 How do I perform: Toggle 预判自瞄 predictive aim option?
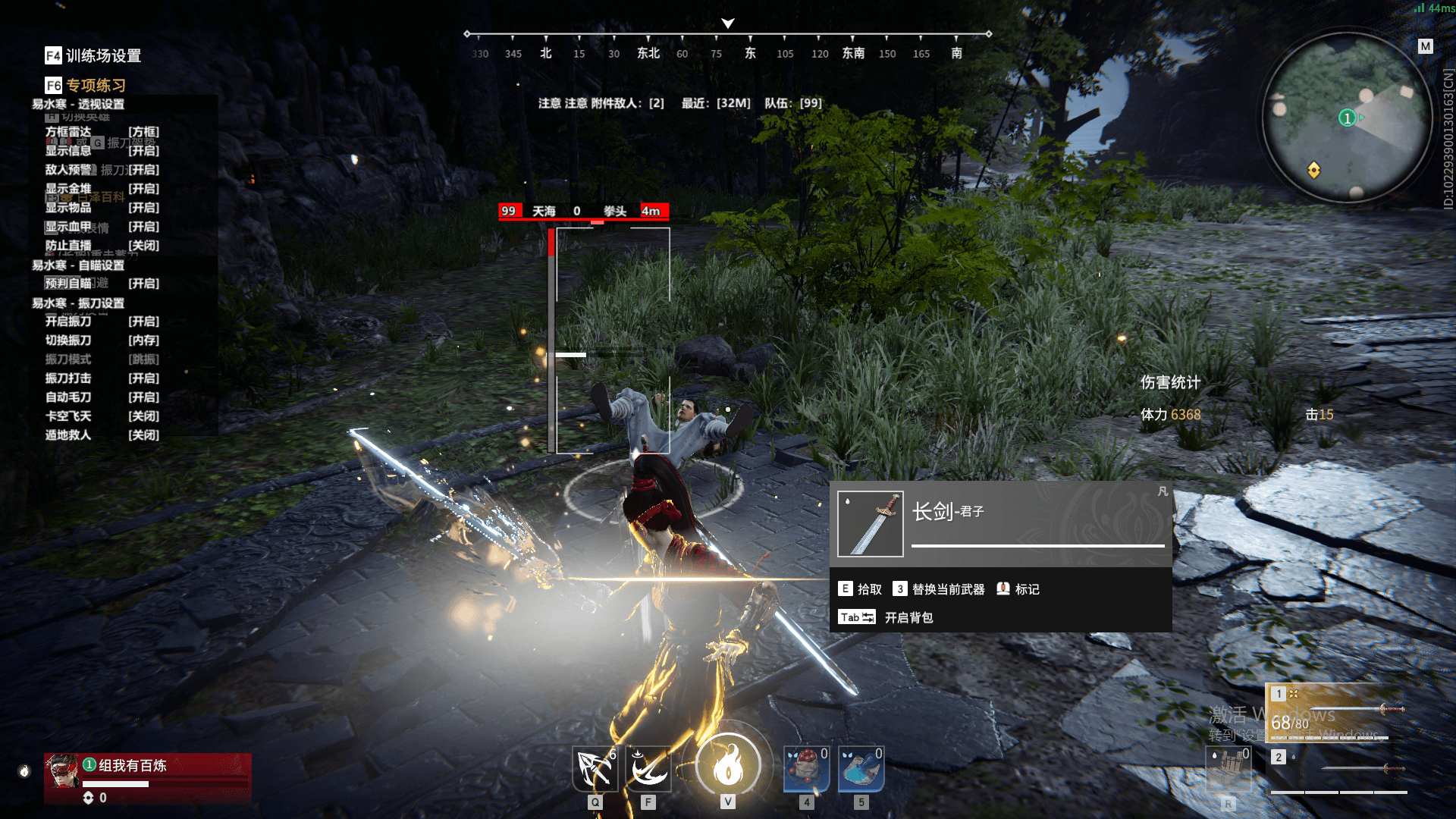coord(102,284)
